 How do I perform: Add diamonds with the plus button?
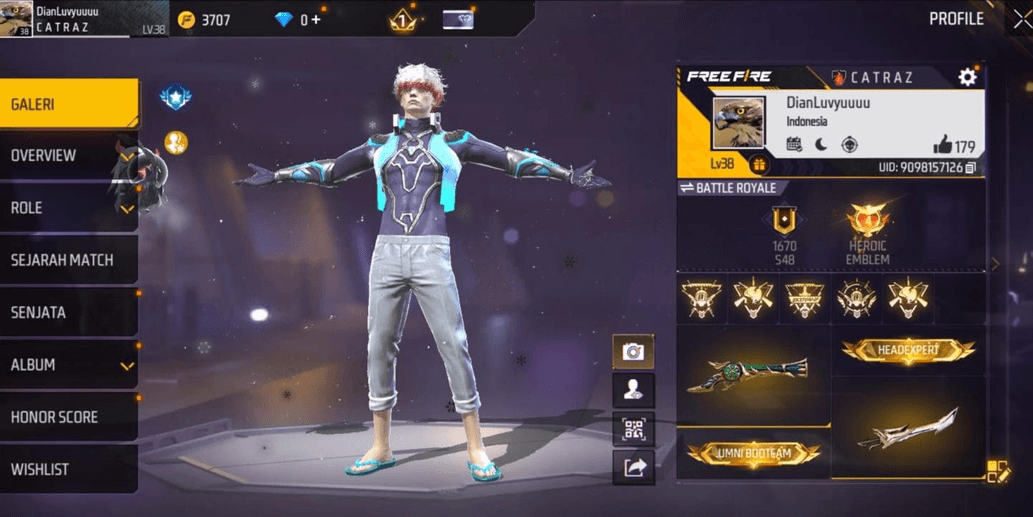pos(316,19)
